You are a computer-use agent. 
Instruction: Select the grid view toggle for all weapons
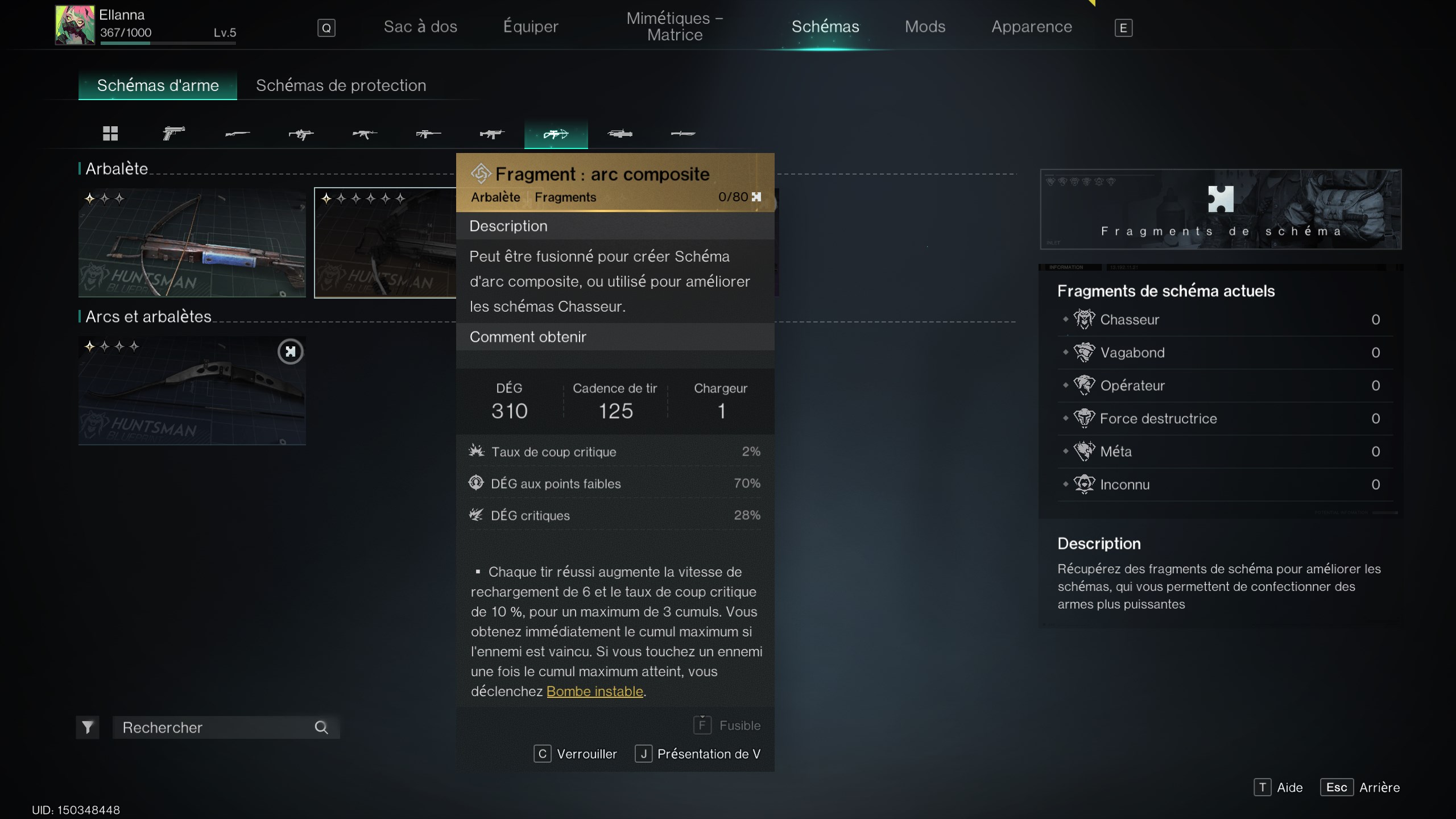point(111,134)
